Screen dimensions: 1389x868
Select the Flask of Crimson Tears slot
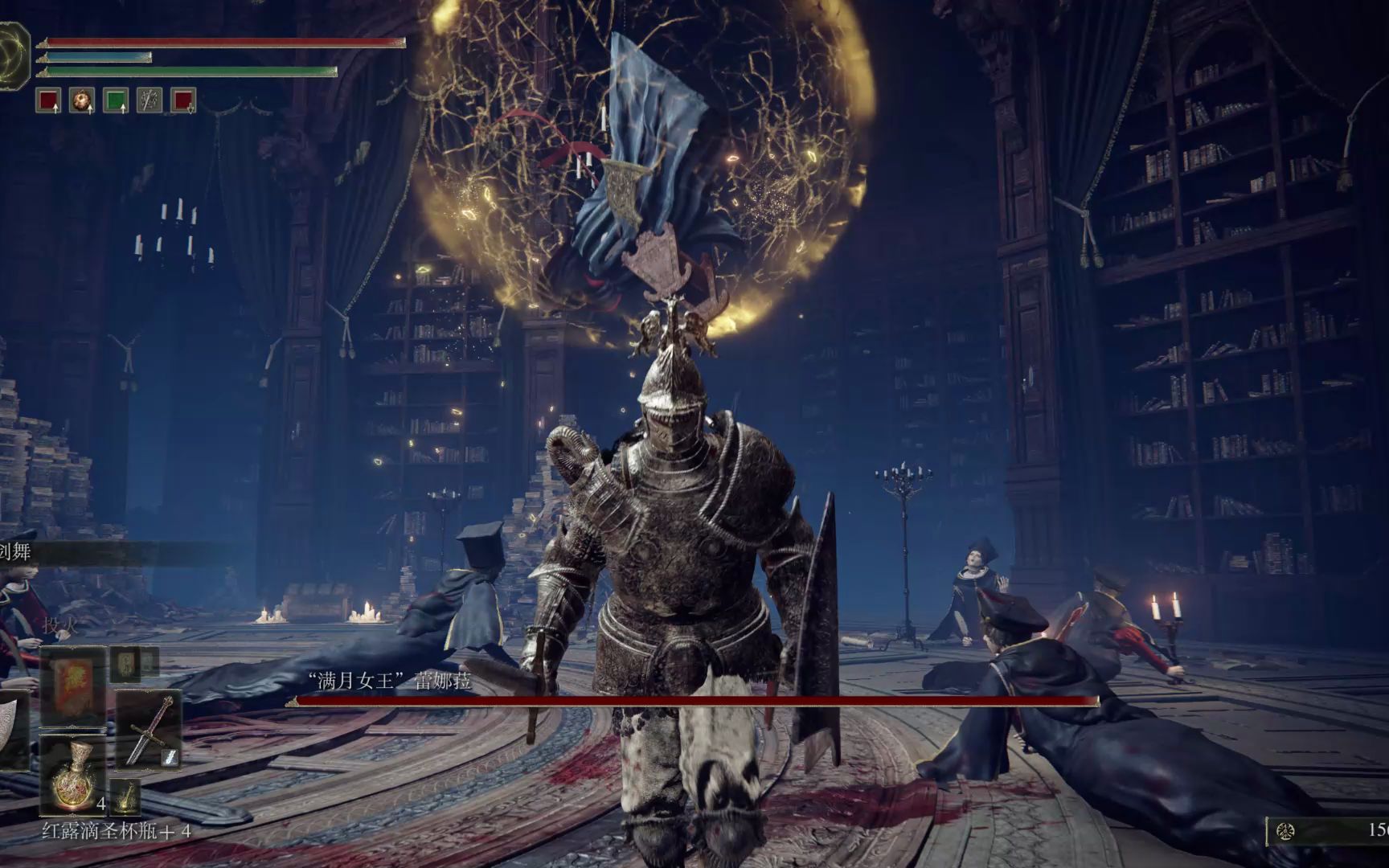pyautogui.click(x=72, y=773)
